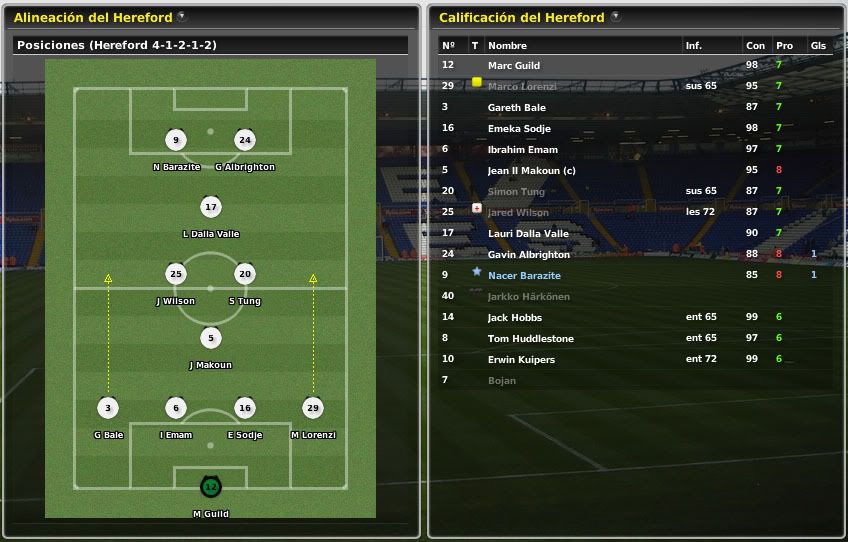
Task: Sort the list by Nombre column
Action: pos(507,46)
